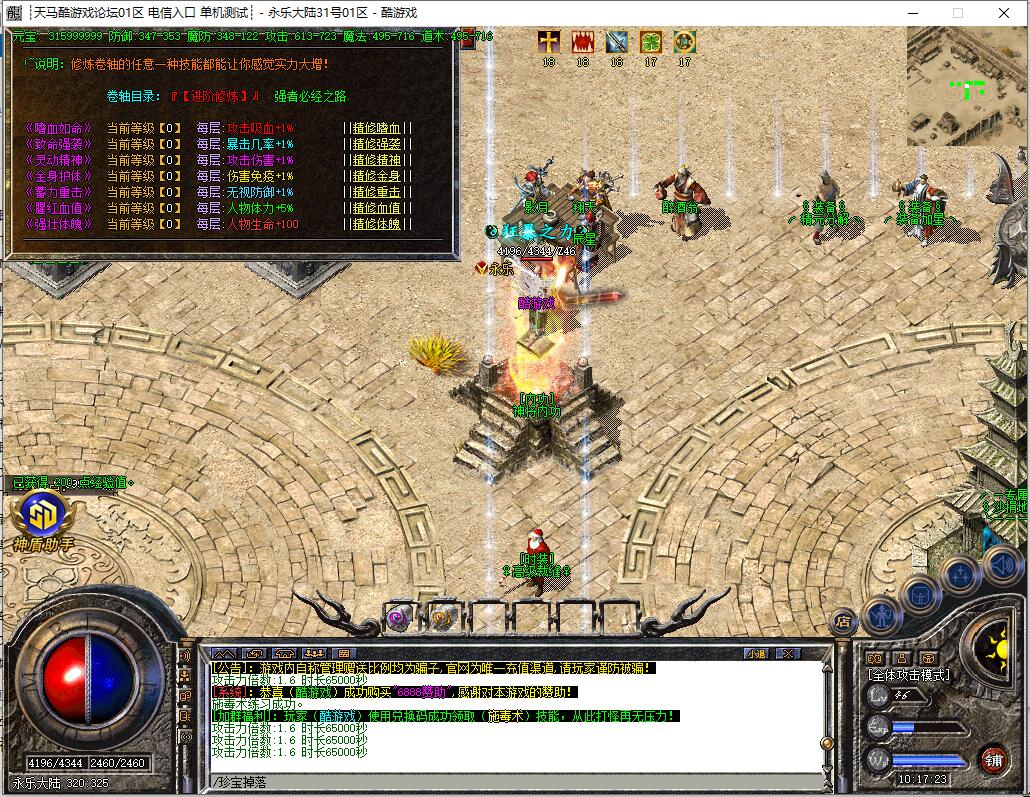The height and width of the screenshot is (797, 1030).
Task: Choose the 精修体魄 training link
Action: pyautogui.click(x=376, y=224)
